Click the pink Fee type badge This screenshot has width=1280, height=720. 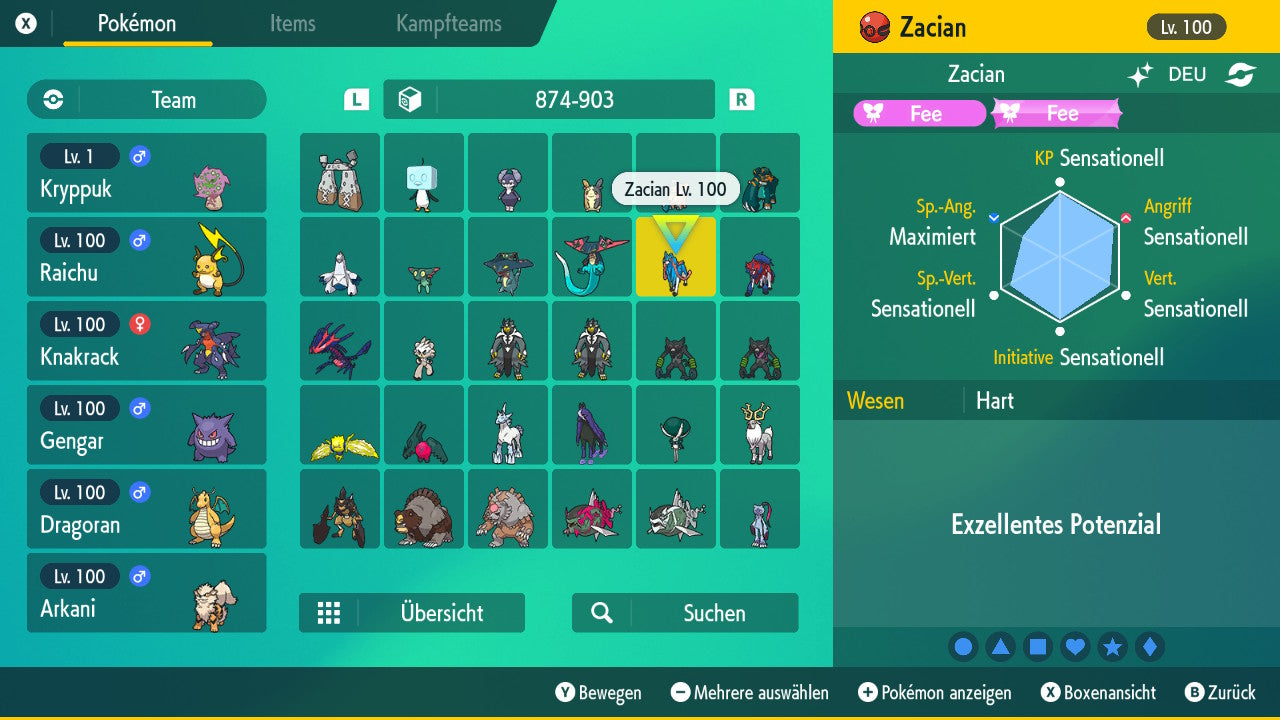click(918, 113)
